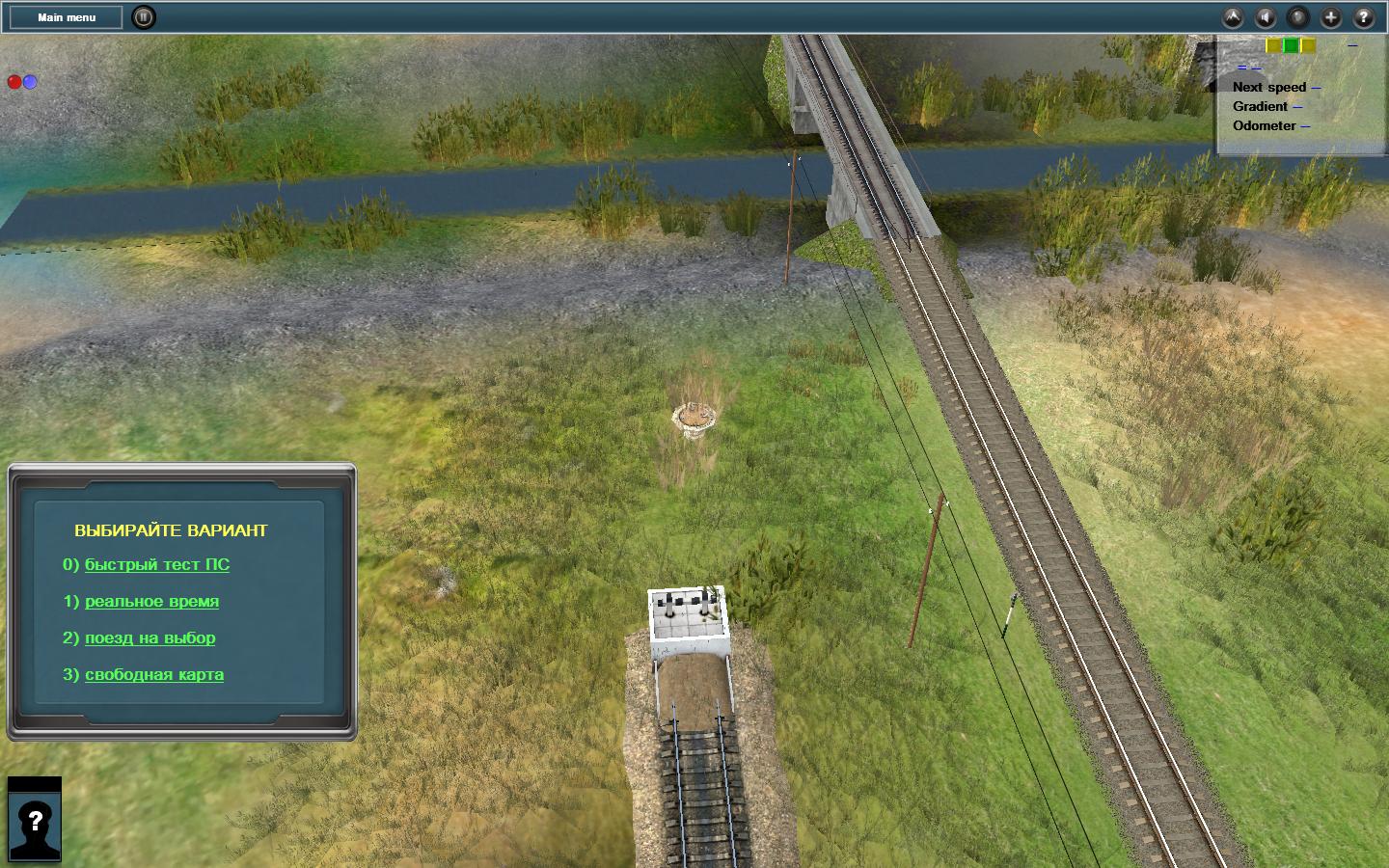
Task: Toggle sound with the speaker icon
Action: pyautogui.click(x=1266, y=17)
